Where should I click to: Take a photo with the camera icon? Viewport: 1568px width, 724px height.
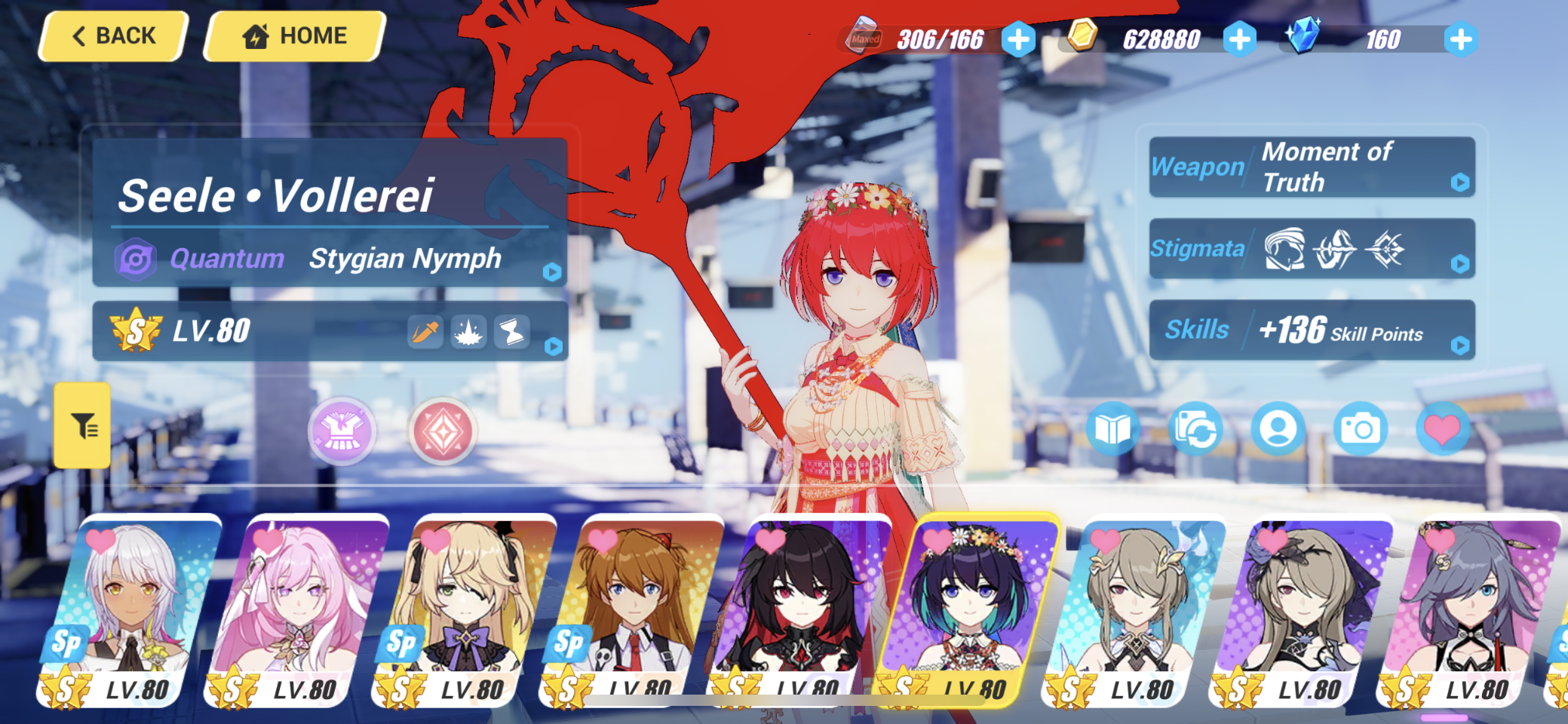[x=1362, y=428]
